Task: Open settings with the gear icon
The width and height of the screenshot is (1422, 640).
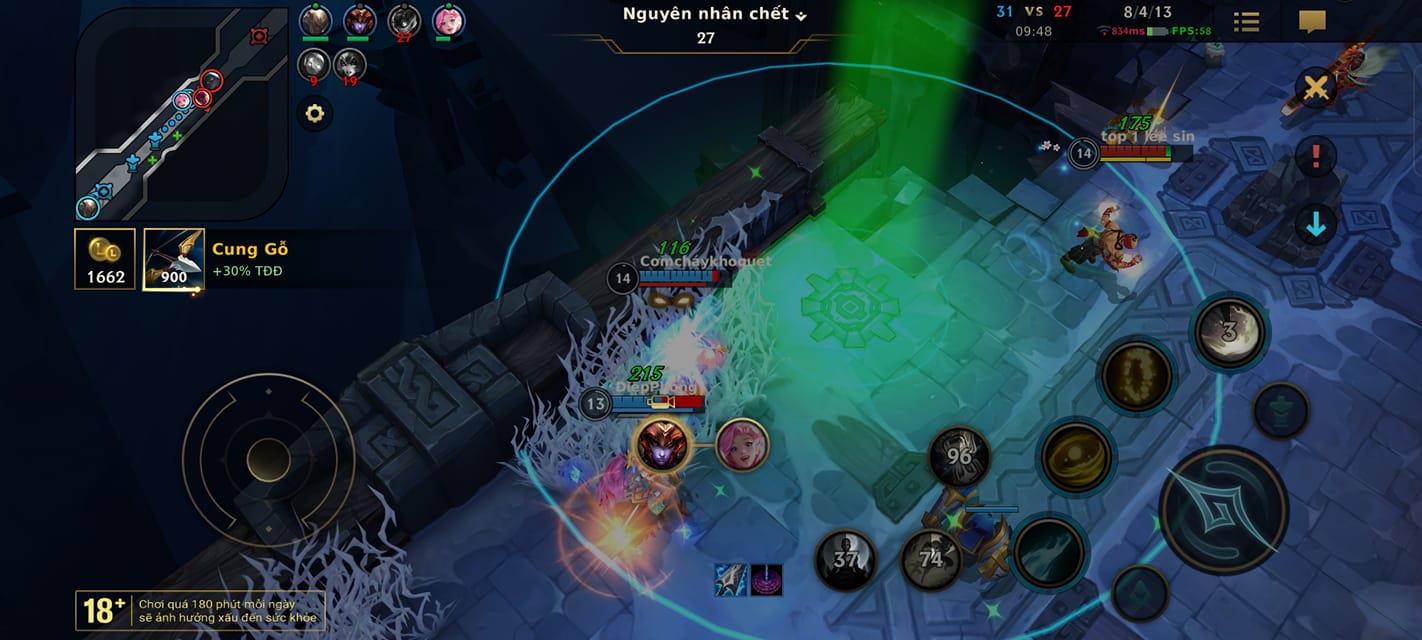Action: [x=315, y=114]
